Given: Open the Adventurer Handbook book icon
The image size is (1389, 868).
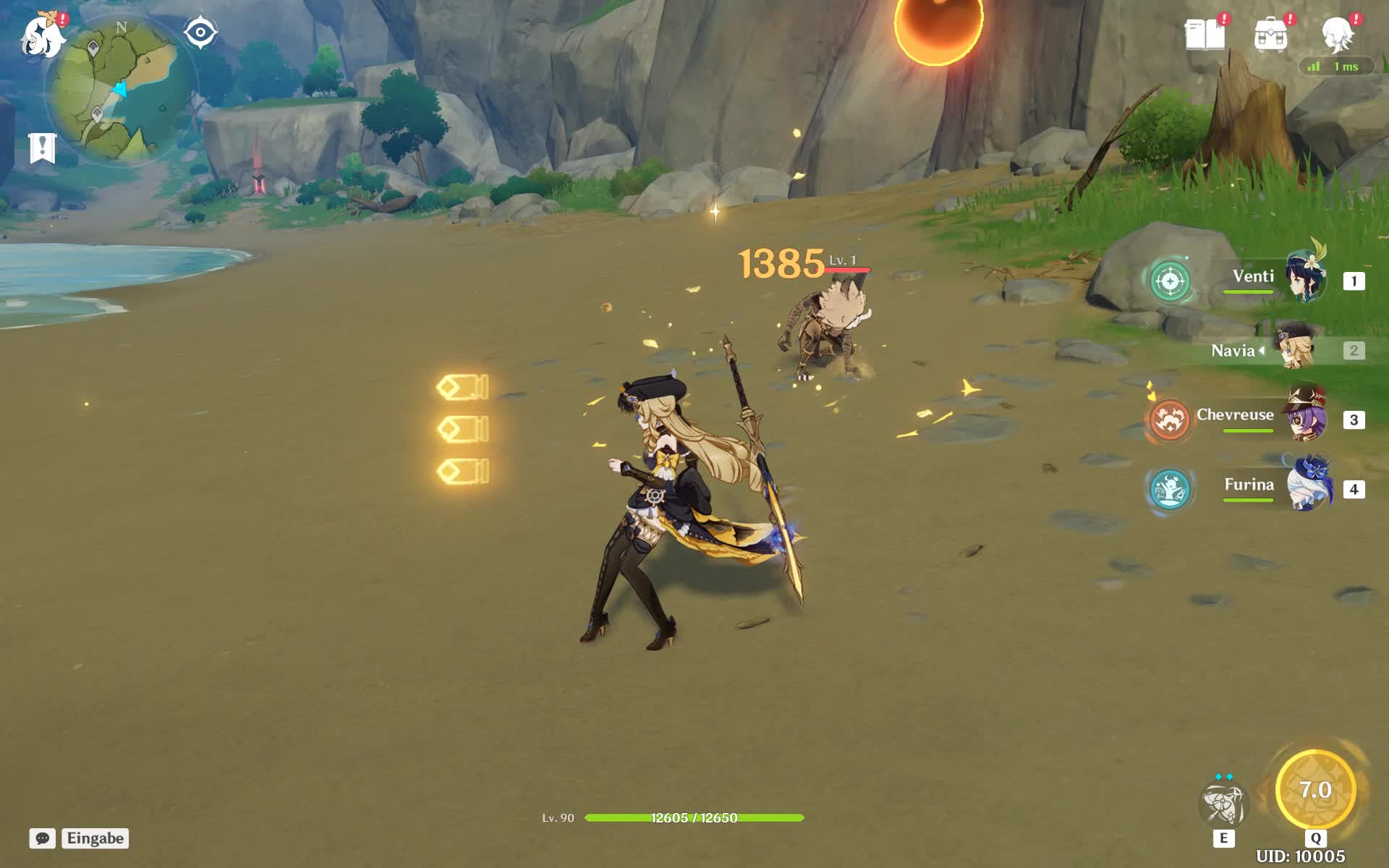Looking at the screenshot, I should (1205, 34).
